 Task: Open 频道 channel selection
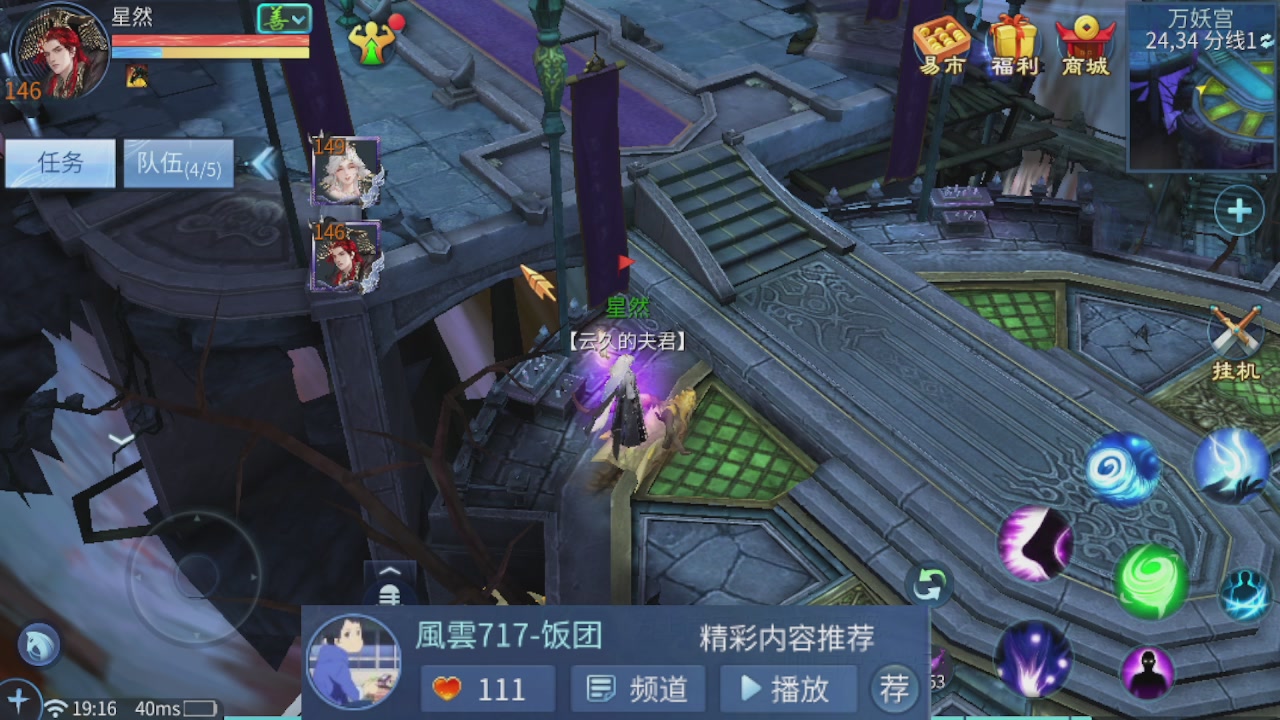(637, 688)
